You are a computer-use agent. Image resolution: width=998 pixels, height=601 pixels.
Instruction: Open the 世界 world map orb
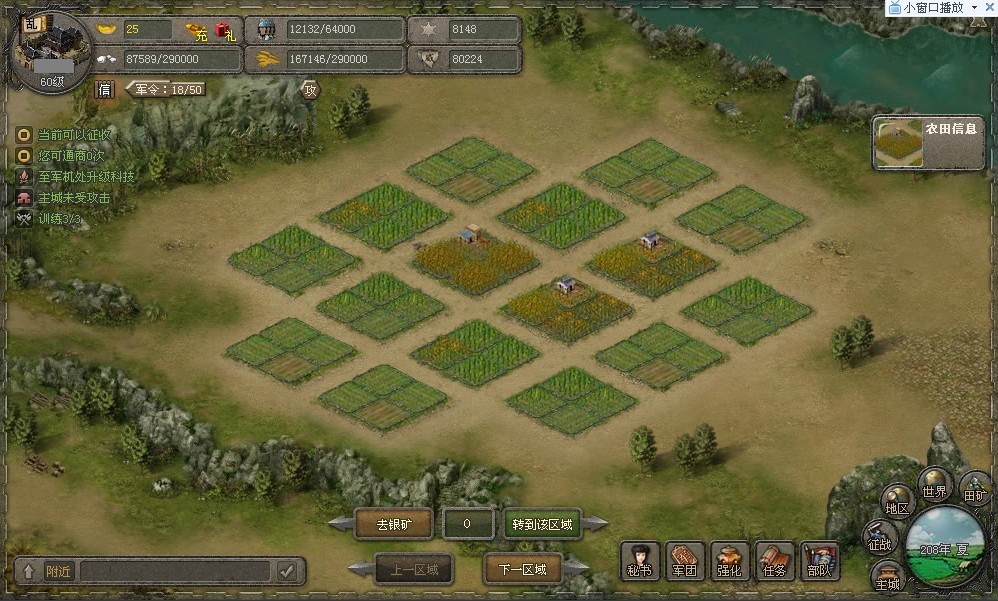coord(934,486)
